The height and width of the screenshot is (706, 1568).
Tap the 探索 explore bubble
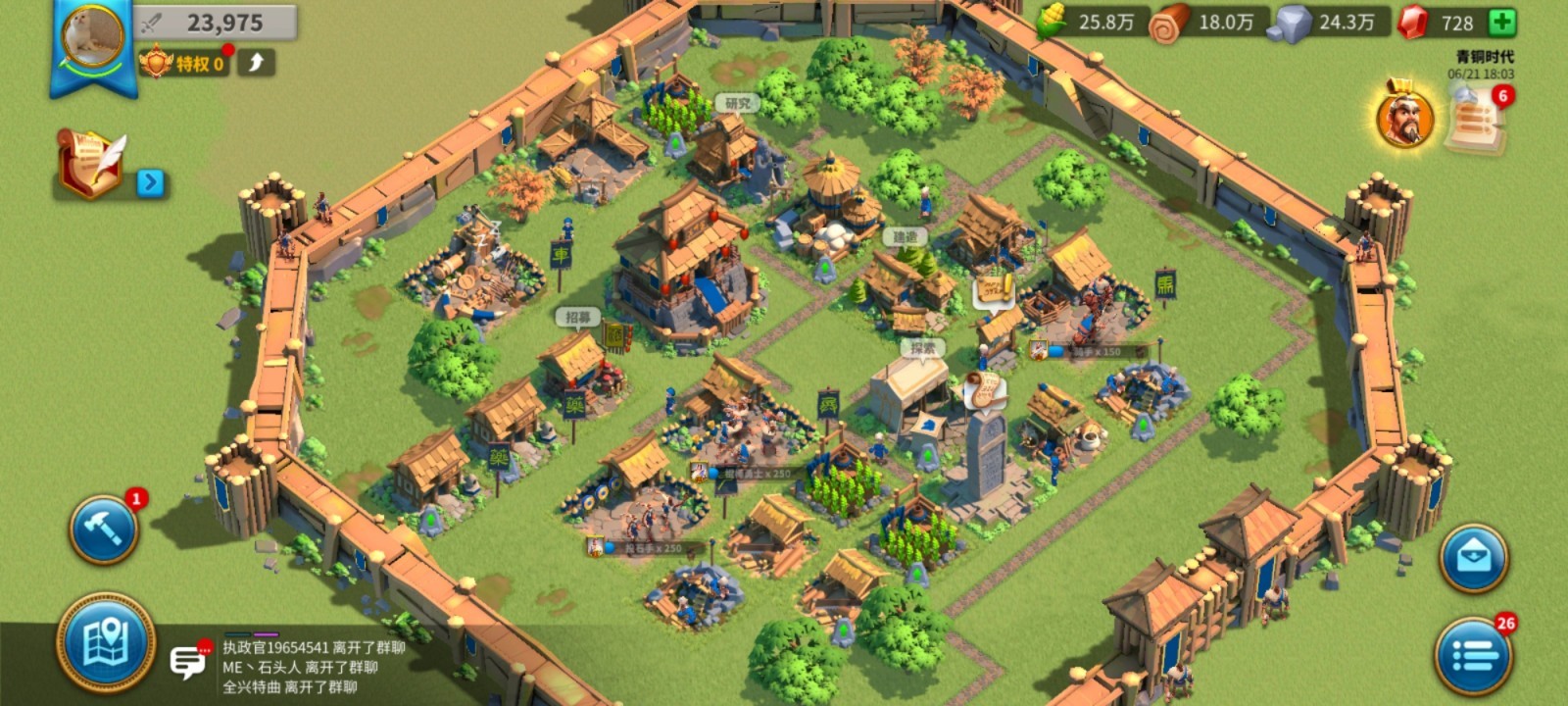922,348
